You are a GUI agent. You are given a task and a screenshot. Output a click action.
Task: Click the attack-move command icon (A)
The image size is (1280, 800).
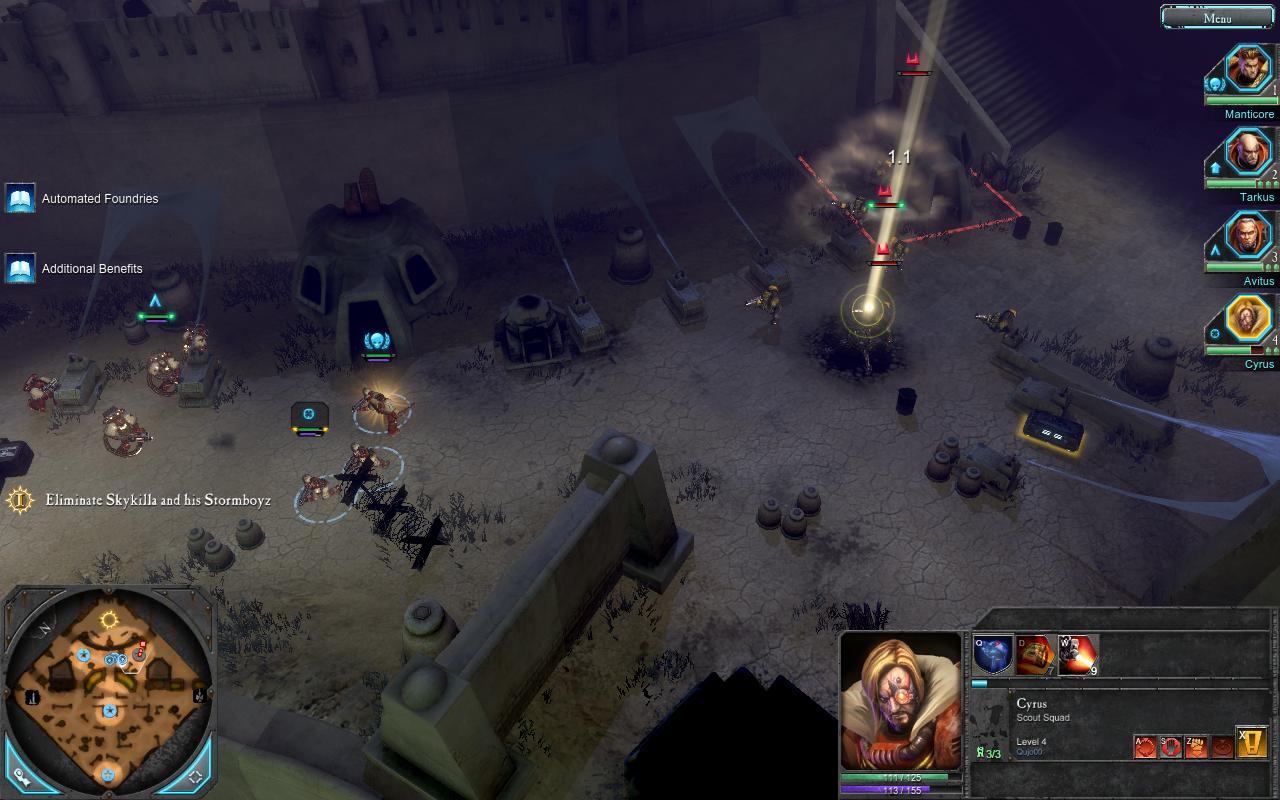[x=1145, y=746]
